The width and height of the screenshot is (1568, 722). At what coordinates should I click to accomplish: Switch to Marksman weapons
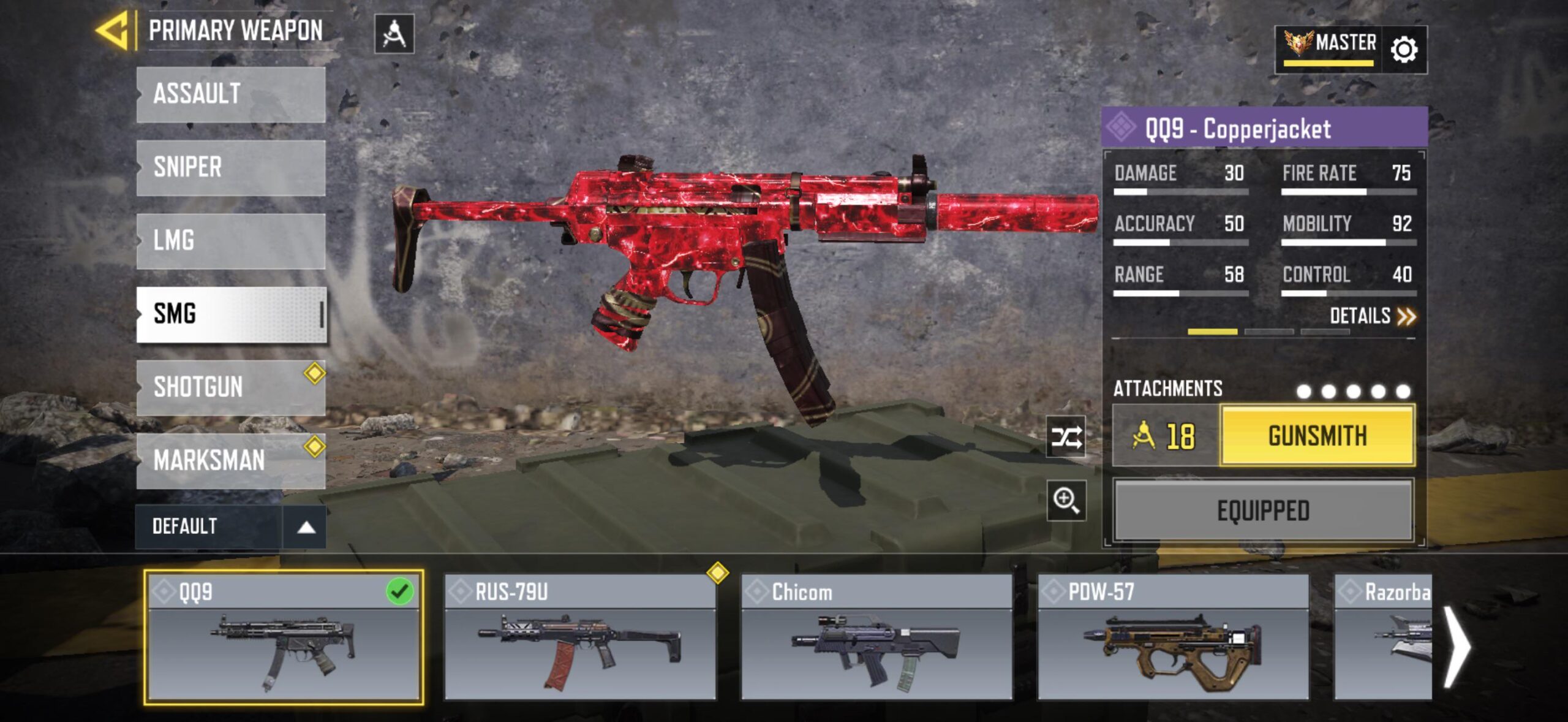point(231,460)
